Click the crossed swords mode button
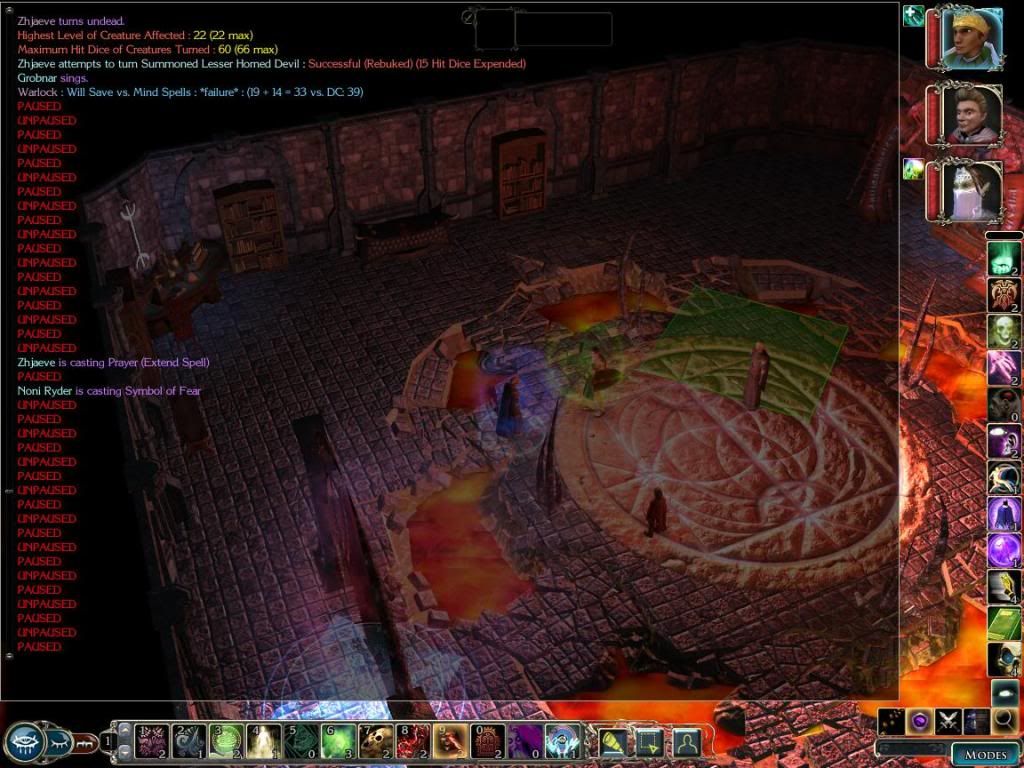This screenshot has width=1024, height=768. click(948, 721)
